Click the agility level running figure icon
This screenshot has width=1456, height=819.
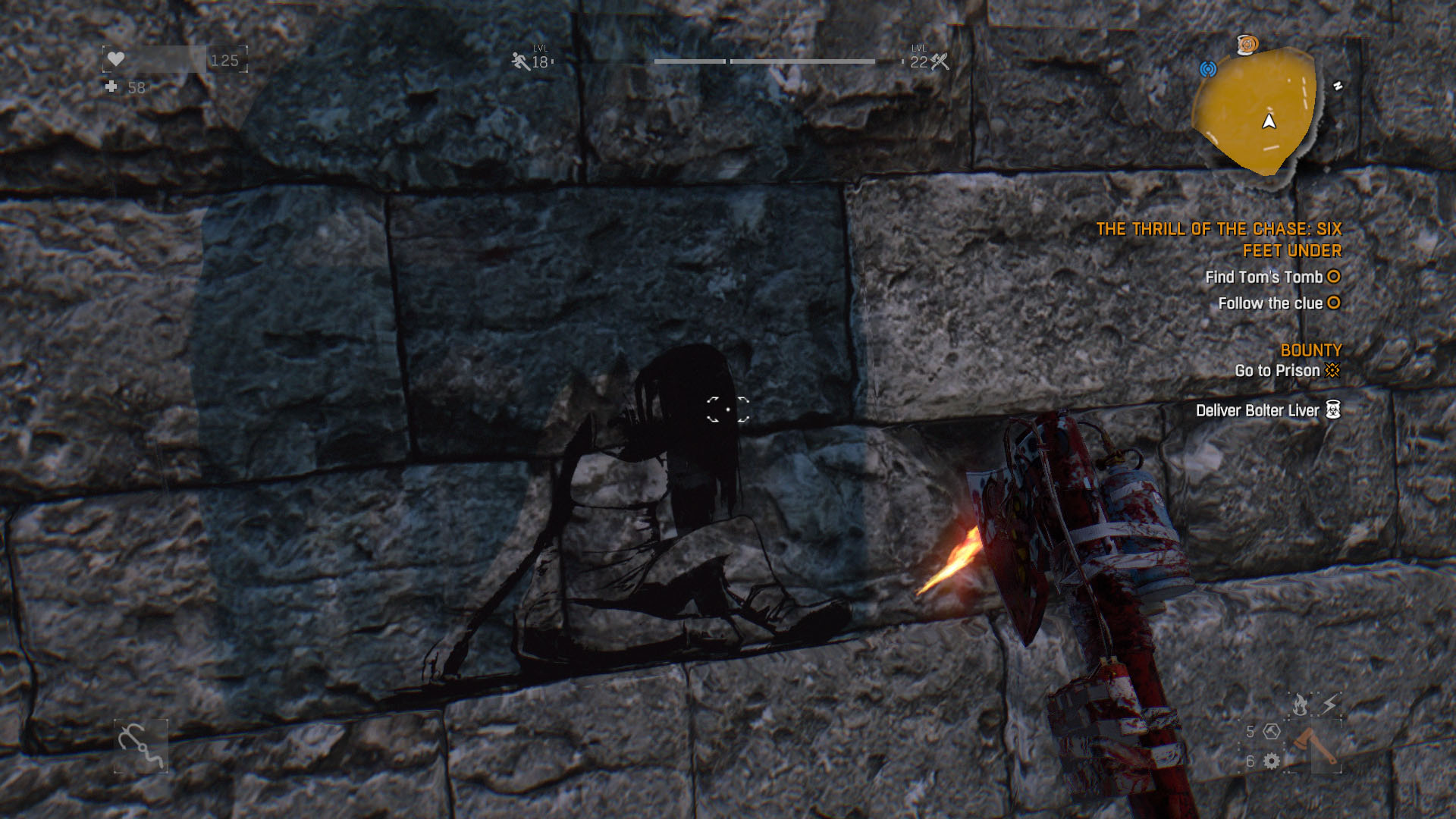click(x=520, y=61)
